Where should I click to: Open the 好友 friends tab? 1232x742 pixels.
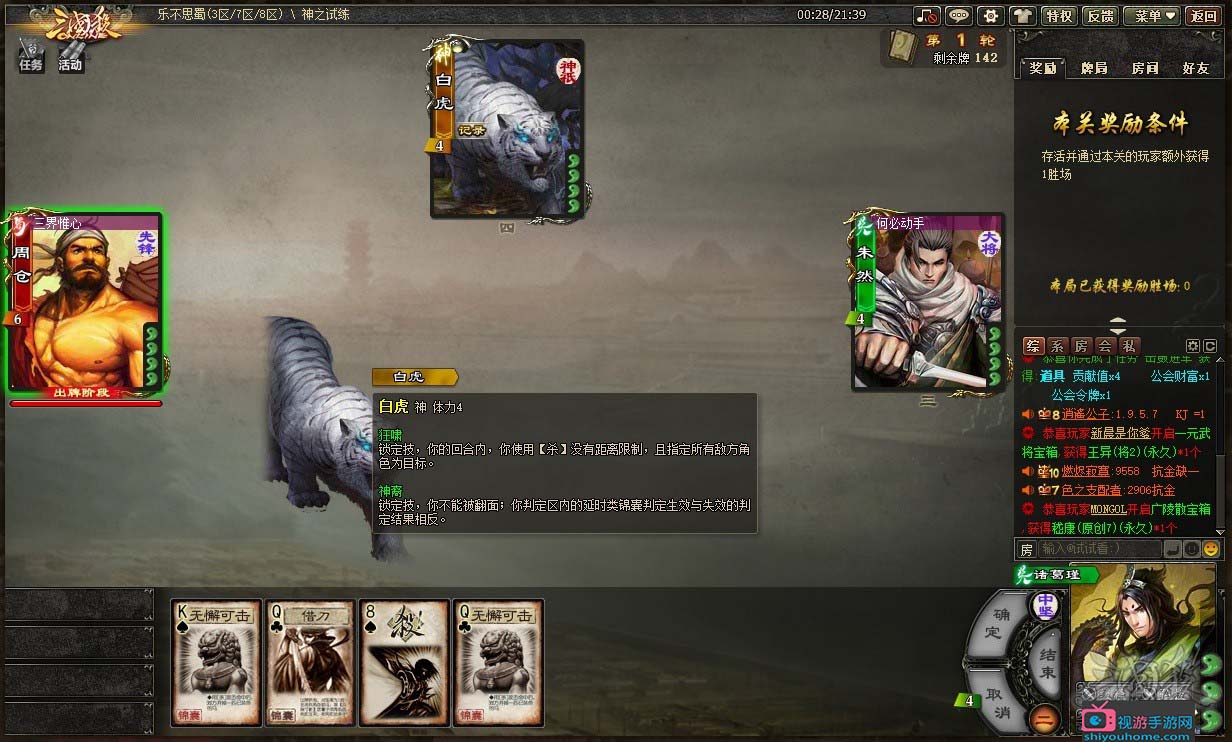pyautogui.click(x=1196, y=68)
